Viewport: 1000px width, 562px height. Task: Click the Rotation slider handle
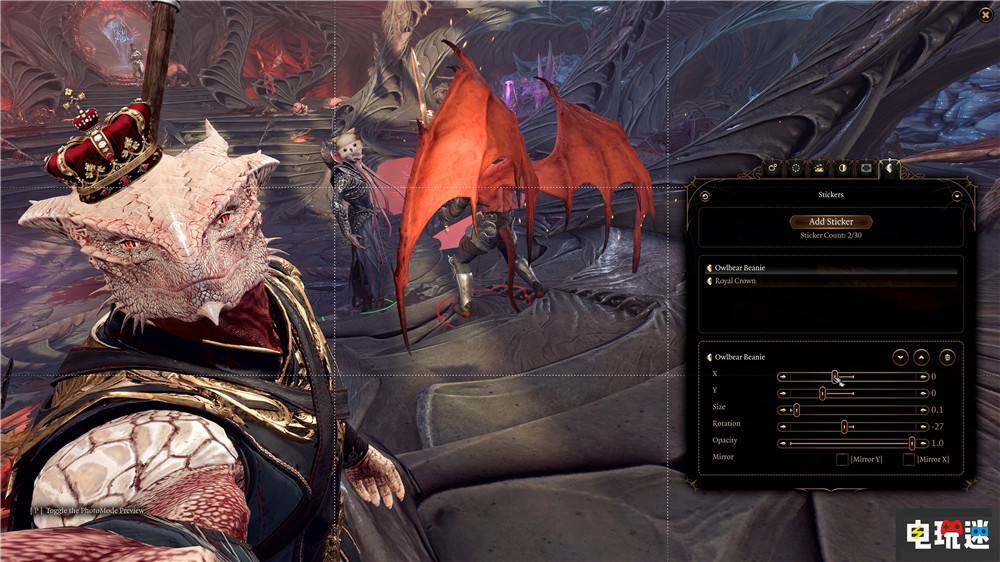pyautogui.click(x=844, y=425)
